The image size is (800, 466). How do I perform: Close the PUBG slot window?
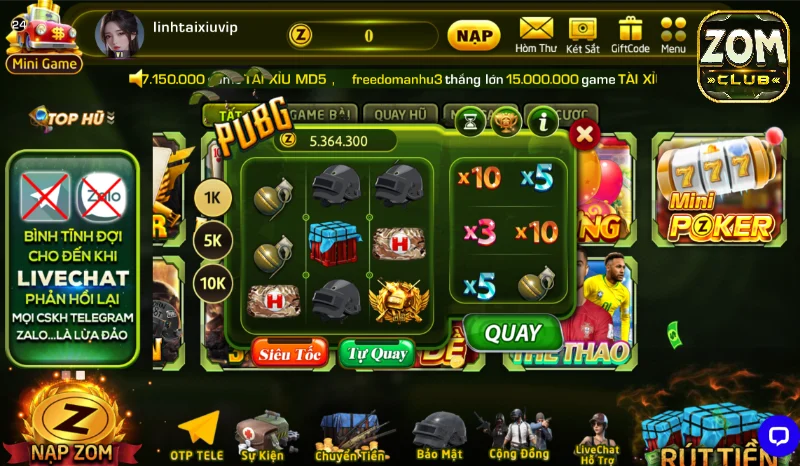click(x=584, y=134)
